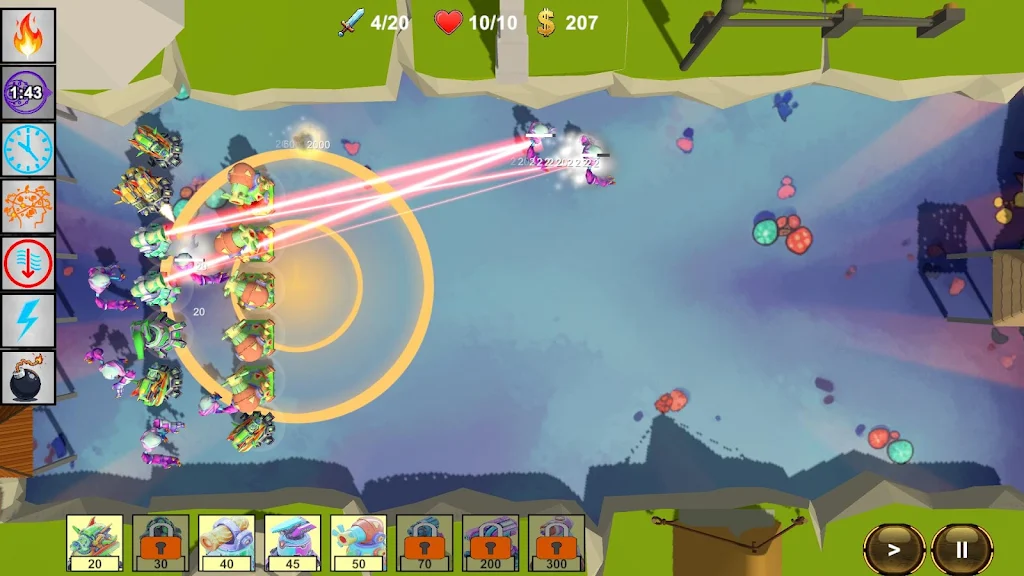Pick the cannon turret costing 40
This screenshot has height=576, width=1024.
(227, 542)
